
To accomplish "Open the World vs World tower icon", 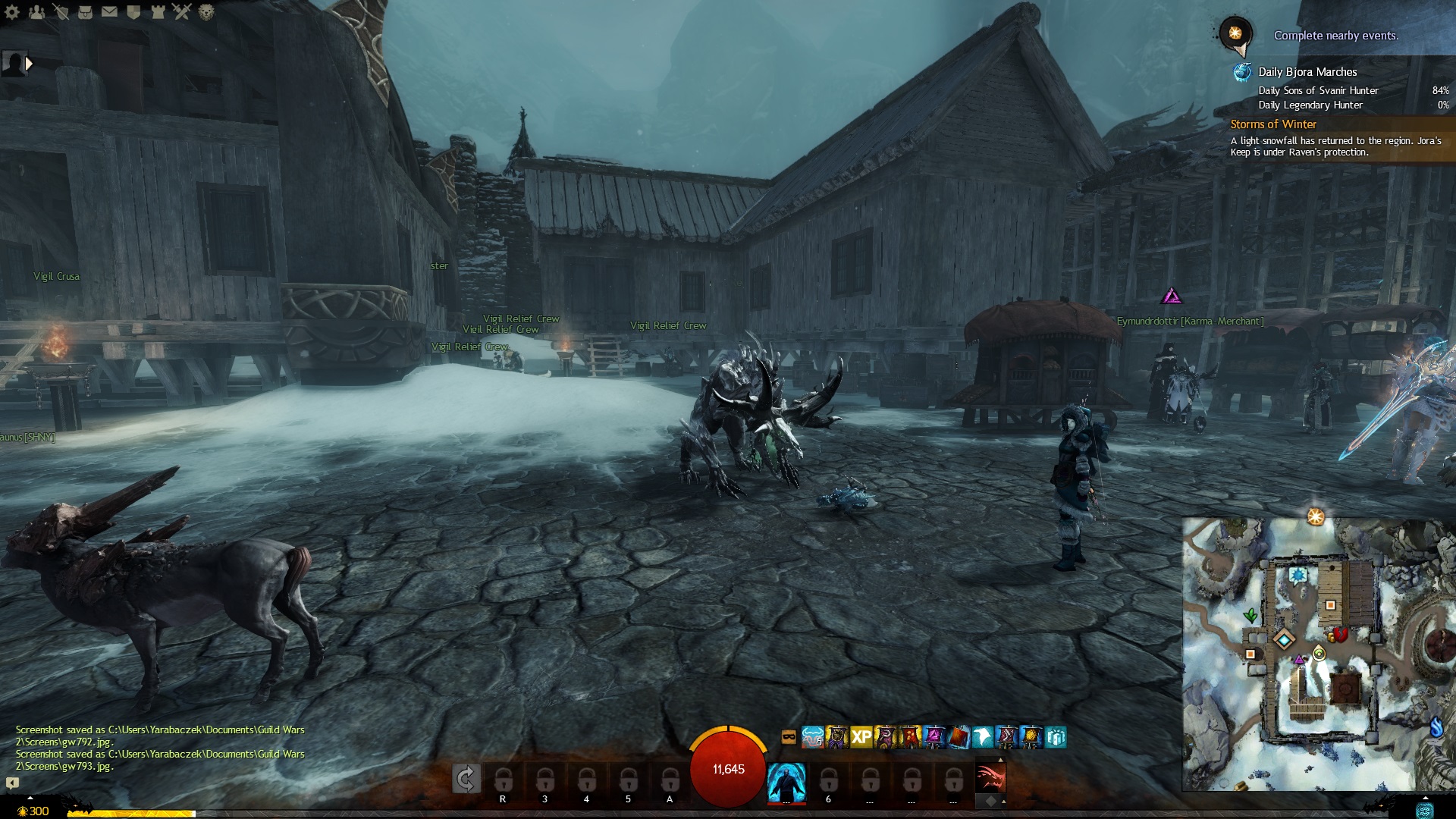I will [x=157, y=12].
